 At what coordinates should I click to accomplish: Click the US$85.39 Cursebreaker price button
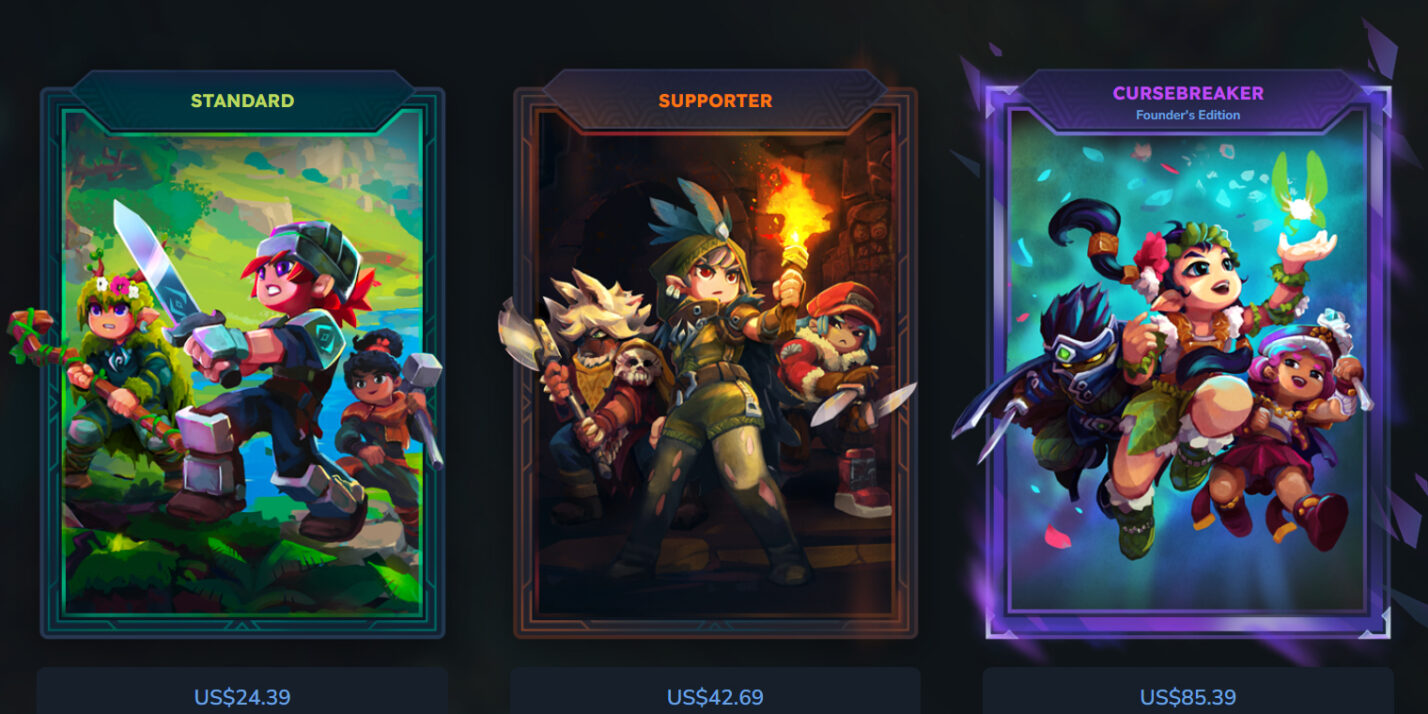coord(1188,696)
